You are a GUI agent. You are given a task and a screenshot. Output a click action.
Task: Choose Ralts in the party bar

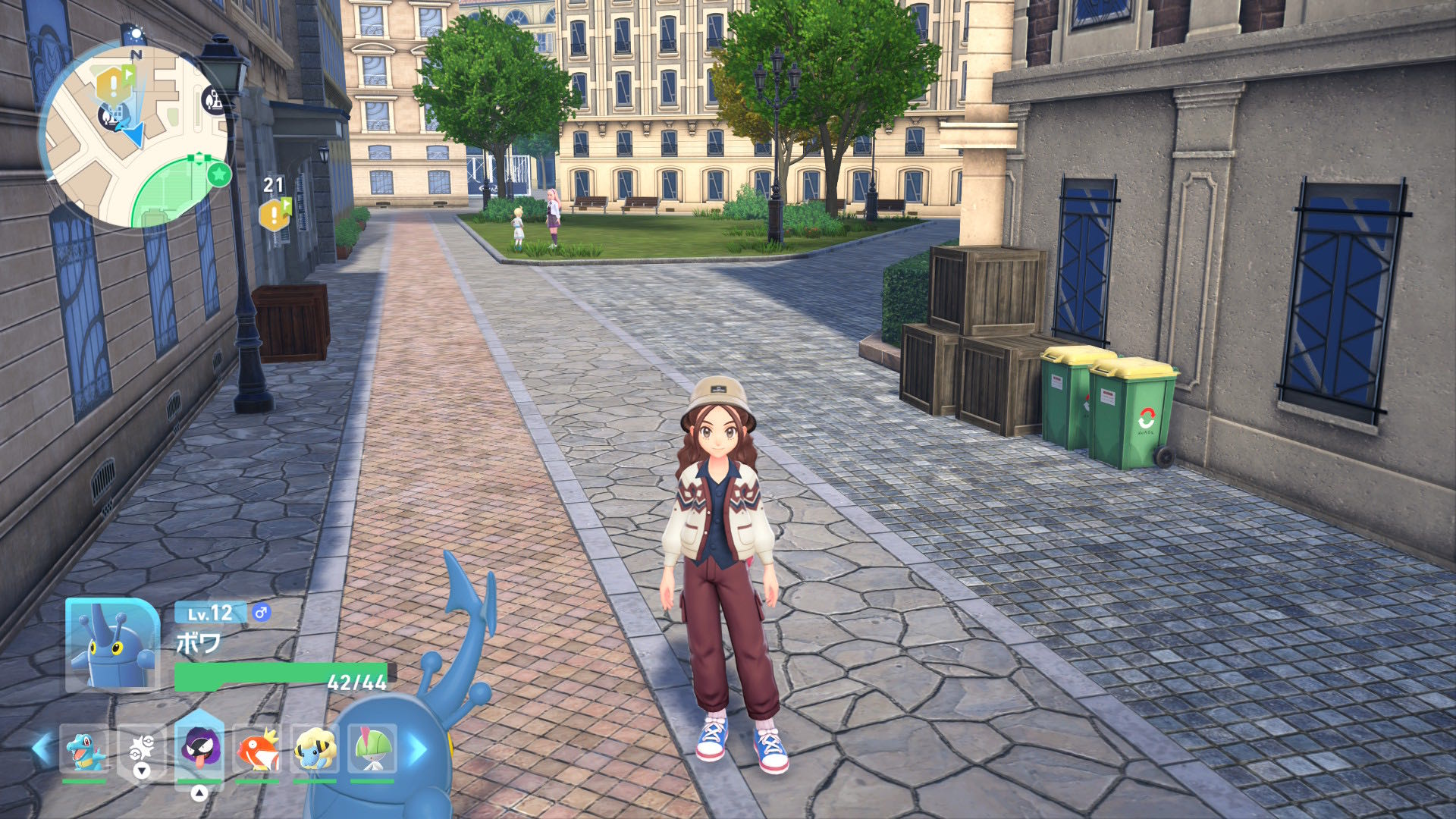tap(372, 749)
